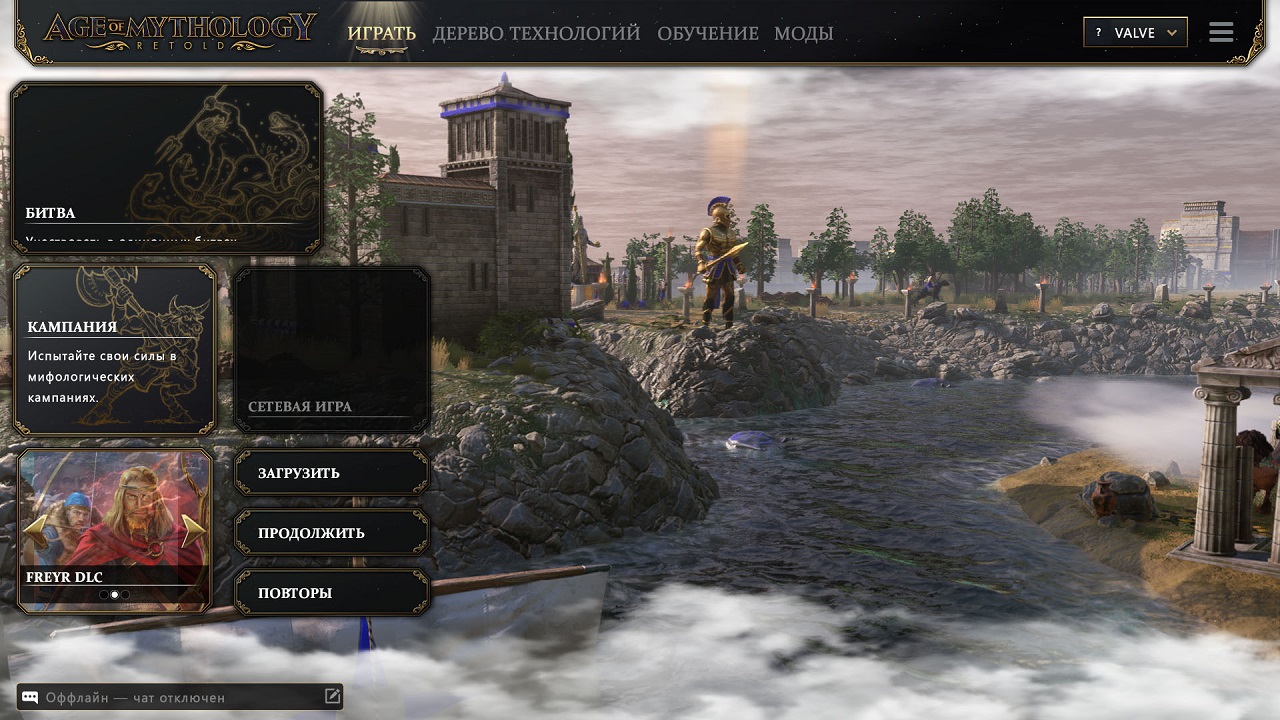Select the ИГРАТЬ menu item

coord(381,32)
